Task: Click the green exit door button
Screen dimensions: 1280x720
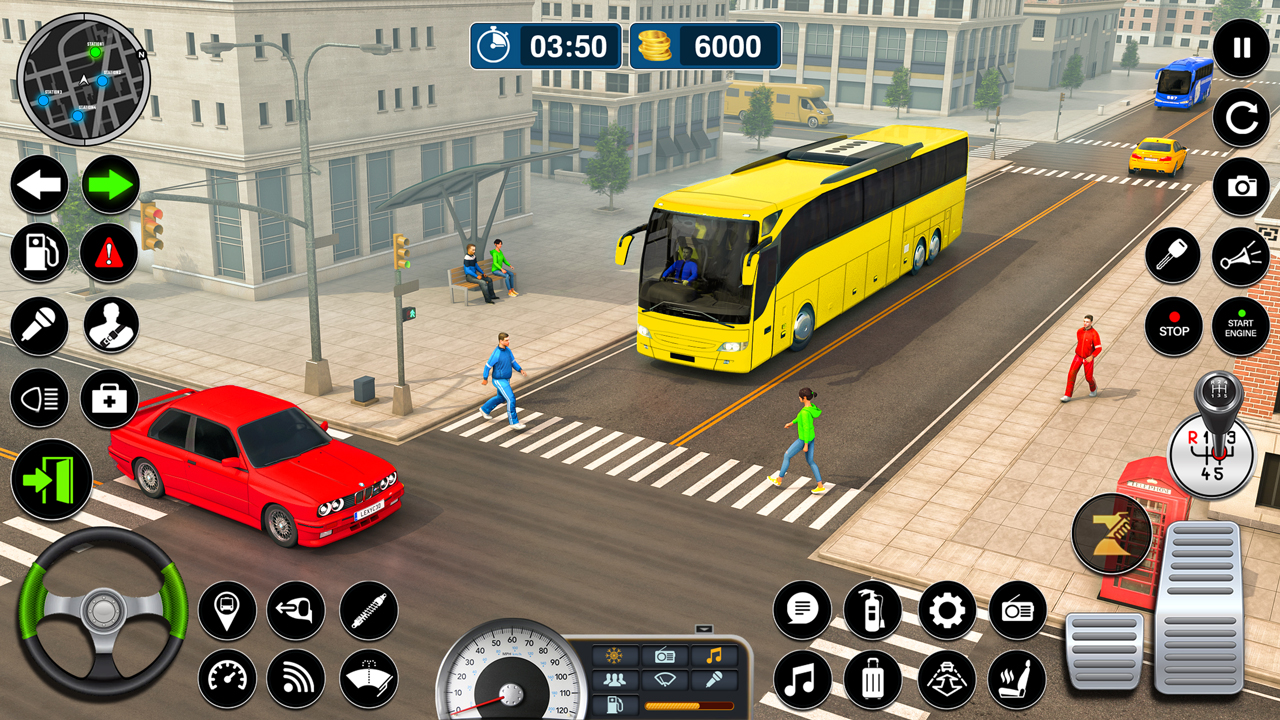Action: (52, 479)
